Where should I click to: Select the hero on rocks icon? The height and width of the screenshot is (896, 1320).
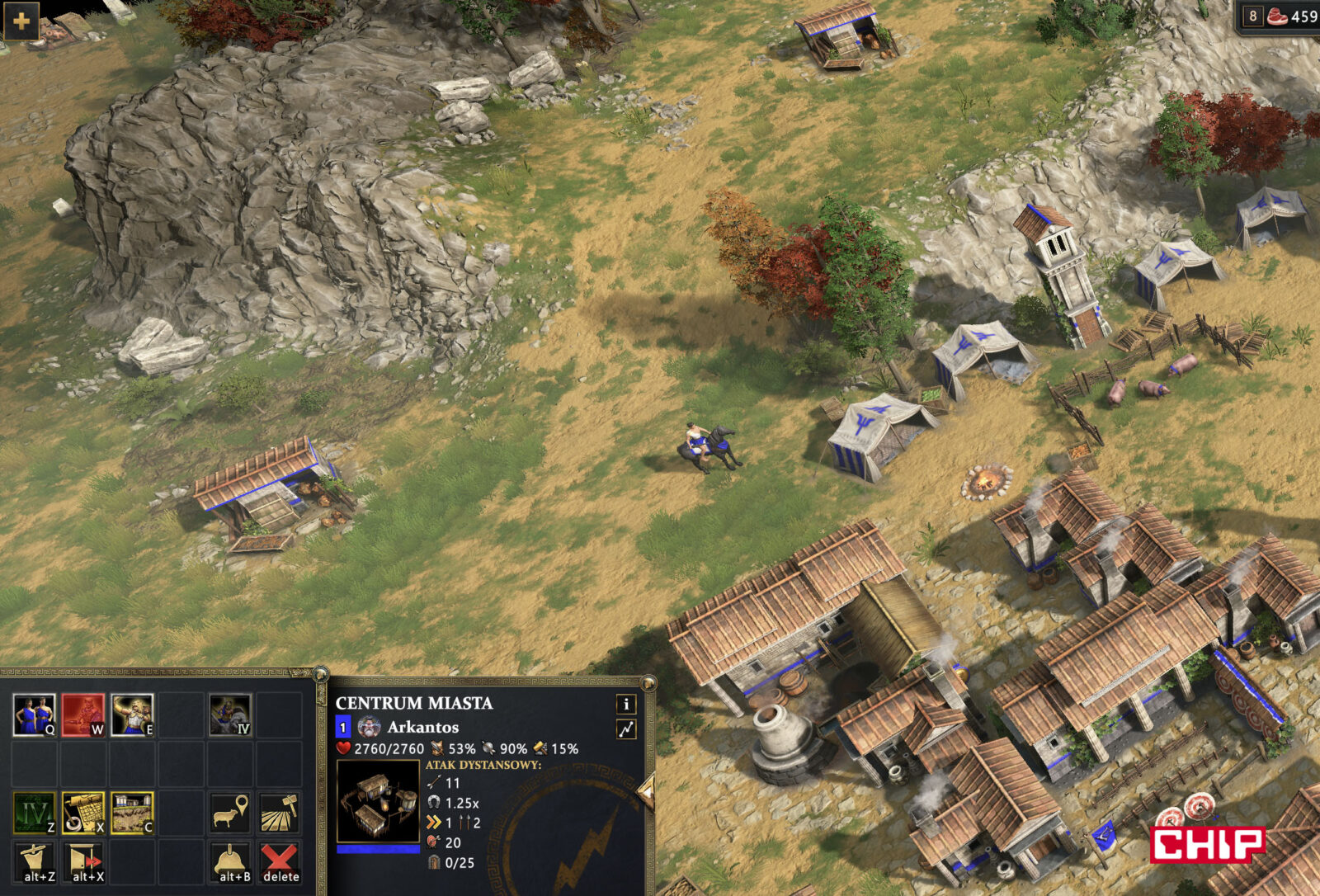click(x=230, y=714)
